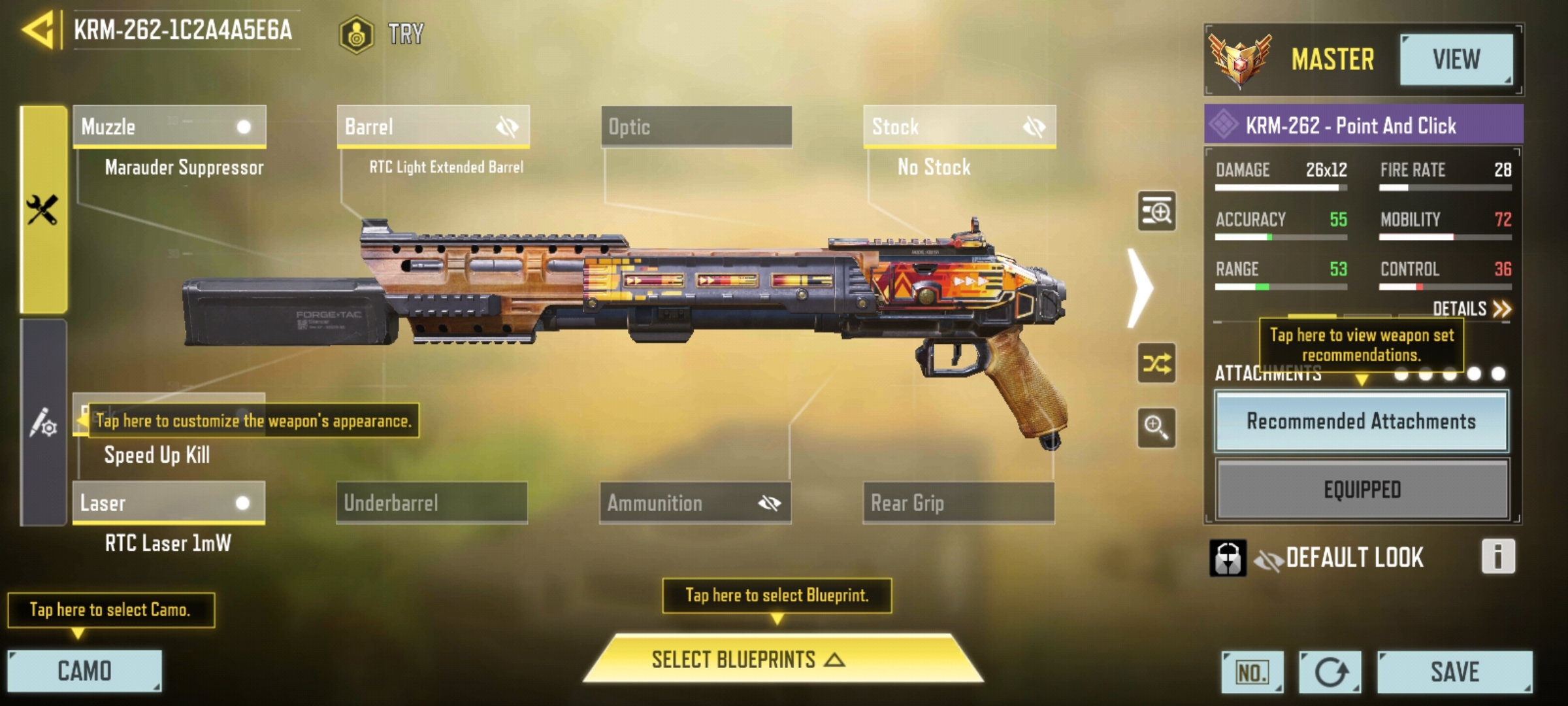
Task: Try the weapon in the firing range
Action: click(x=383, y=33)
